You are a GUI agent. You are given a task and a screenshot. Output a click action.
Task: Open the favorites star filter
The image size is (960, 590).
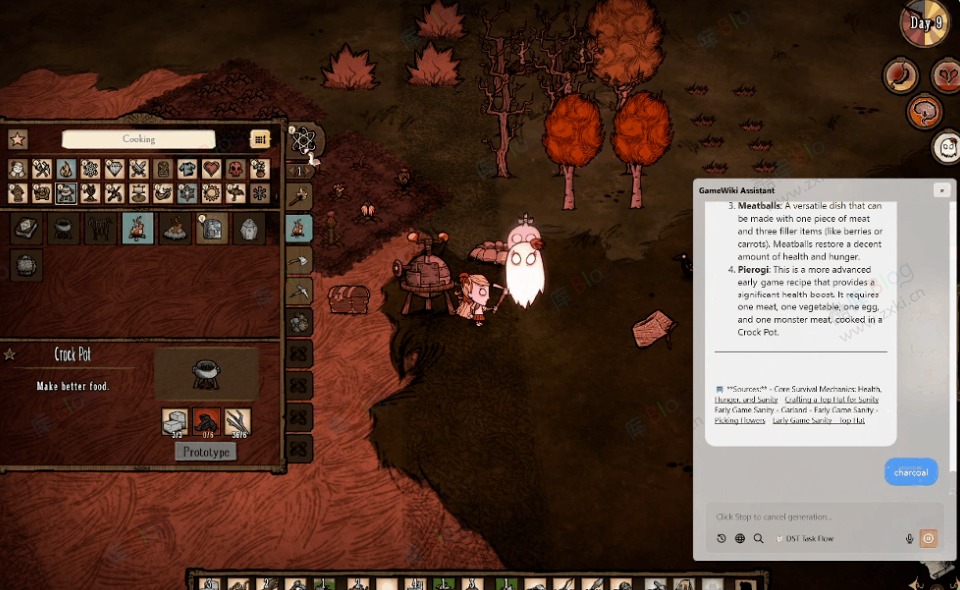[x=18, y=139]
